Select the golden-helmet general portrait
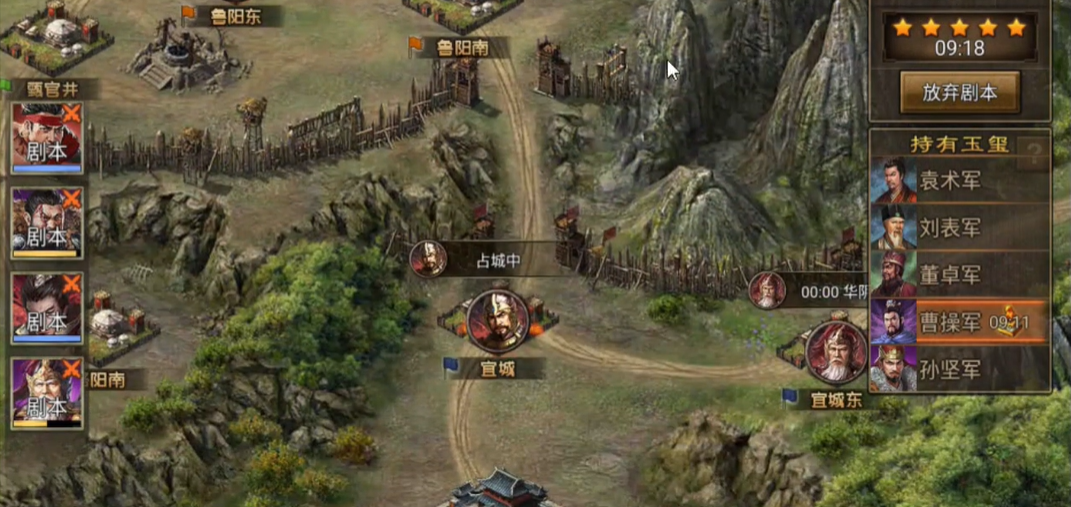 click(46, 393)
